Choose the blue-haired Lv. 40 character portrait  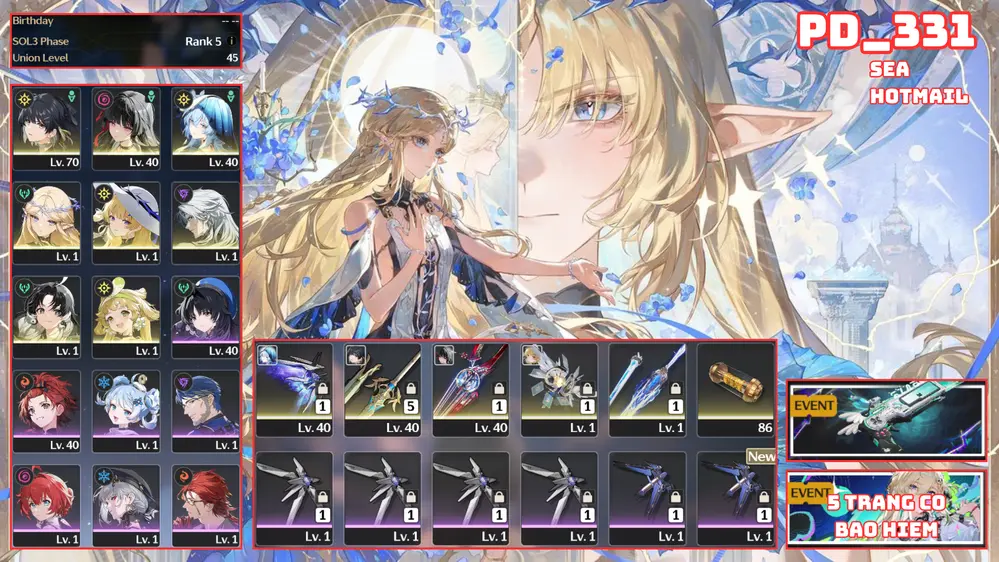(207, 127)
